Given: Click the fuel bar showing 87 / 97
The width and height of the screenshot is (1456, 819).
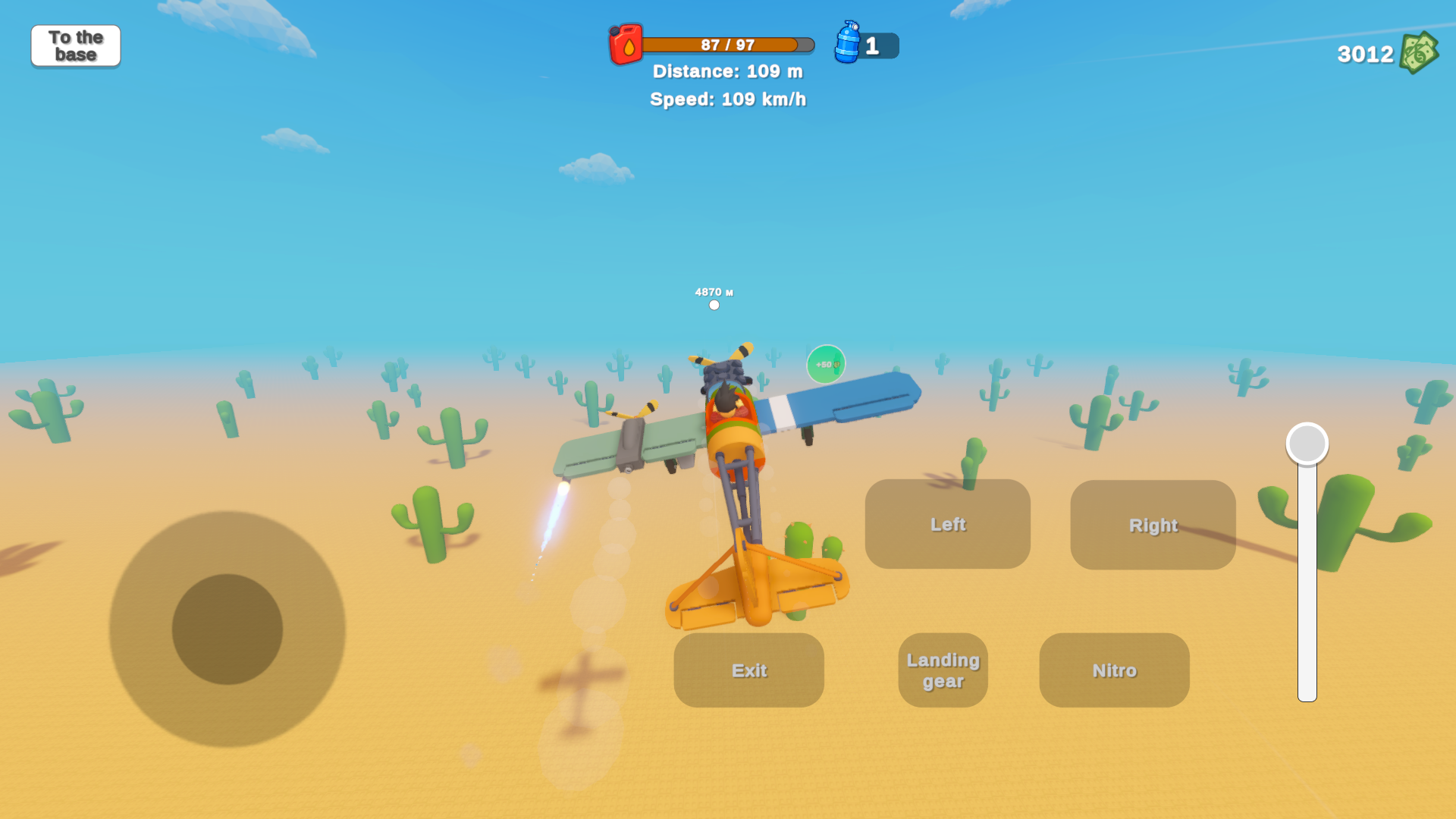Looking at the screenshot, I should click(x=726, y=45).
